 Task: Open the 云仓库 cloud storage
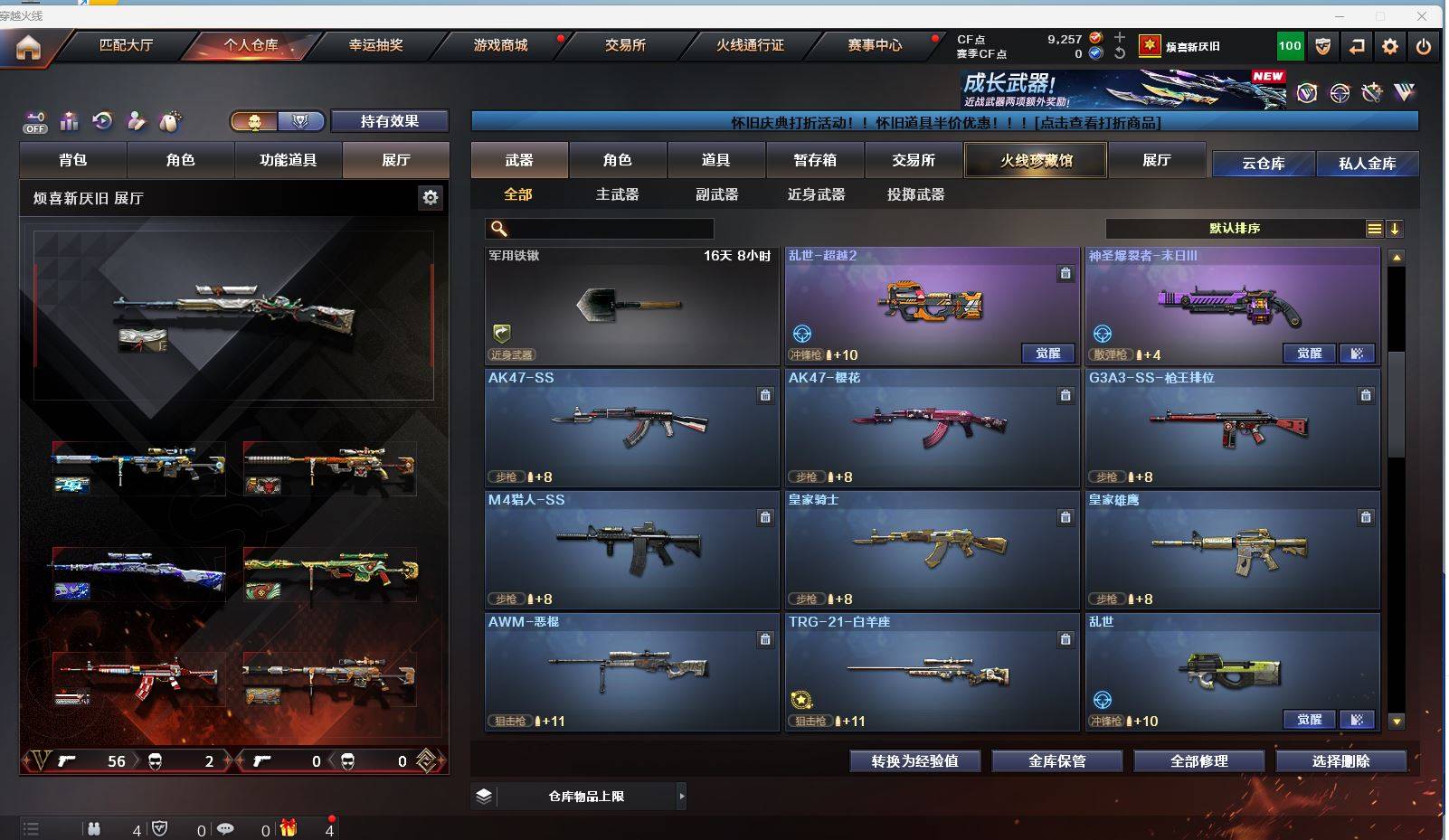[1263, 163]
